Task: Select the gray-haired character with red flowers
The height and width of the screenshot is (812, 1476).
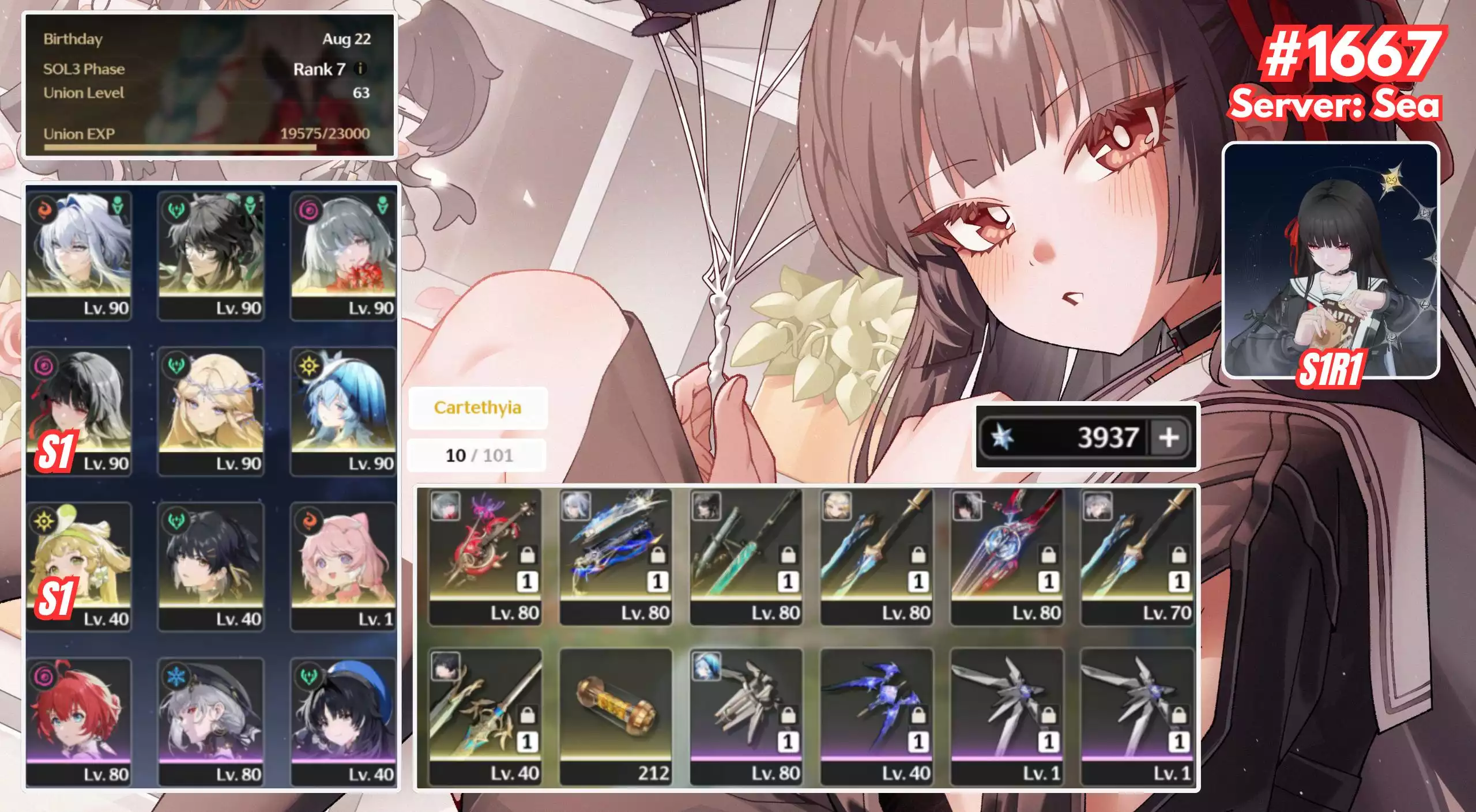Action: [x=343, y=255]
